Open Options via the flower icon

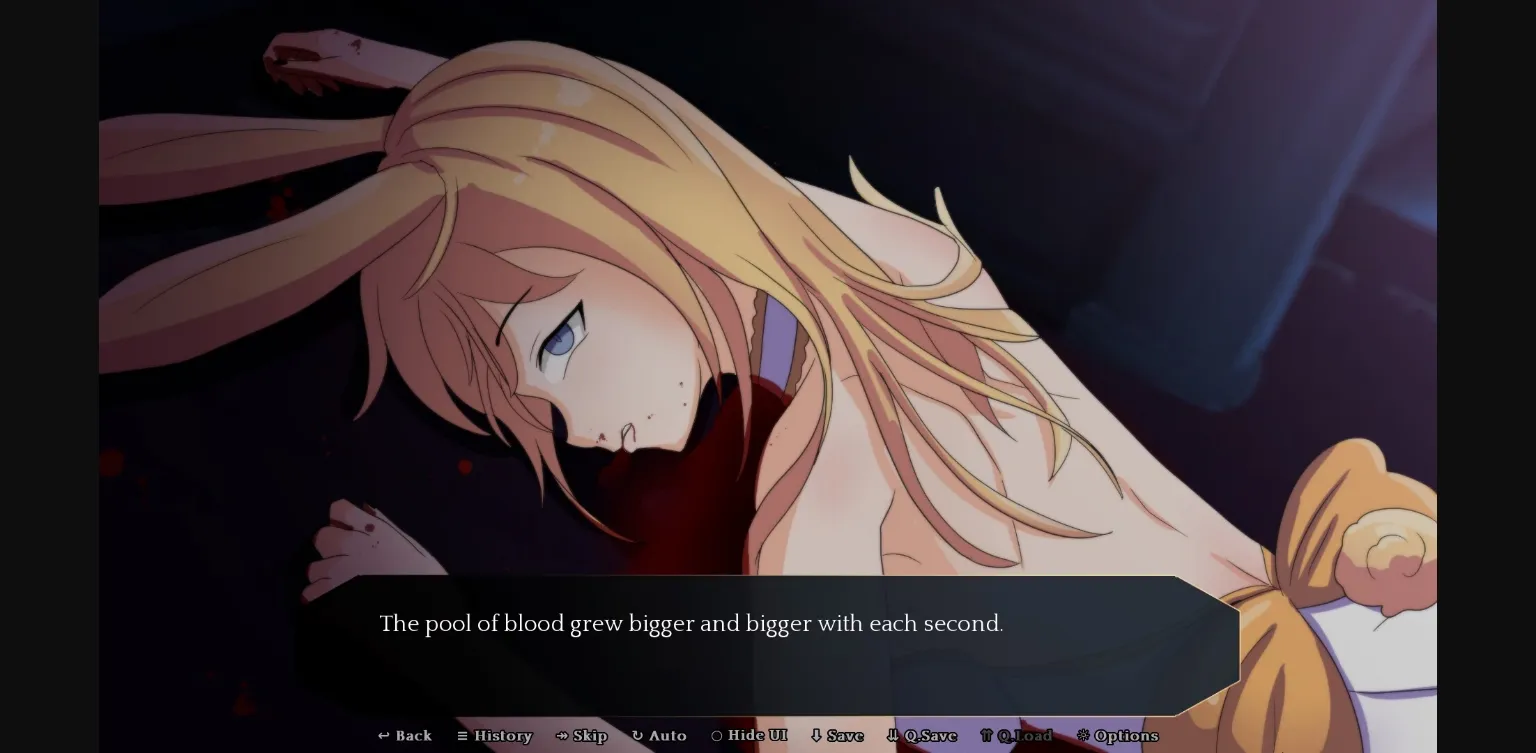(1083, 736)
